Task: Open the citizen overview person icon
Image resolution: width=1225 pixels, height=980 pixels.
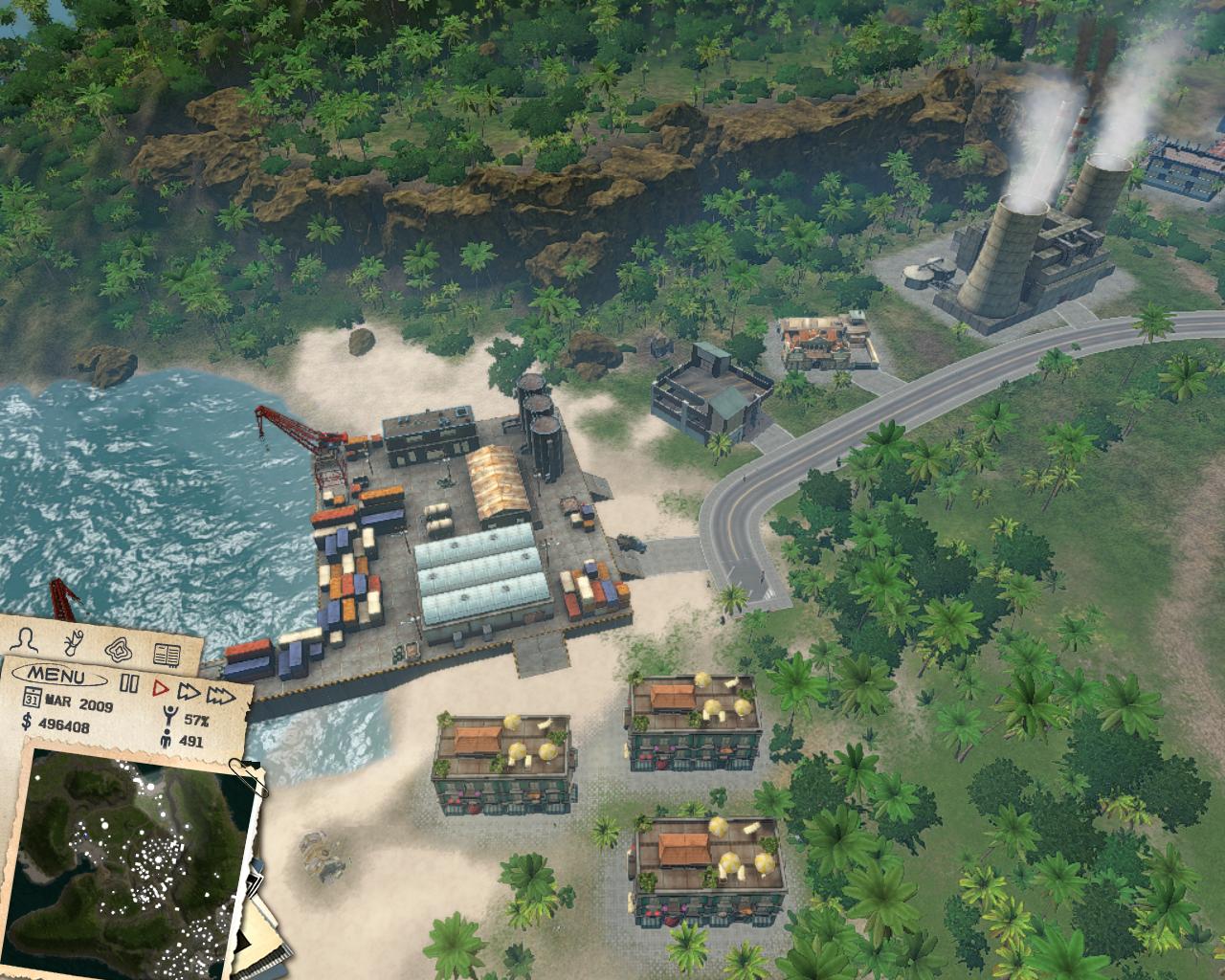Action: coord(25,640)
